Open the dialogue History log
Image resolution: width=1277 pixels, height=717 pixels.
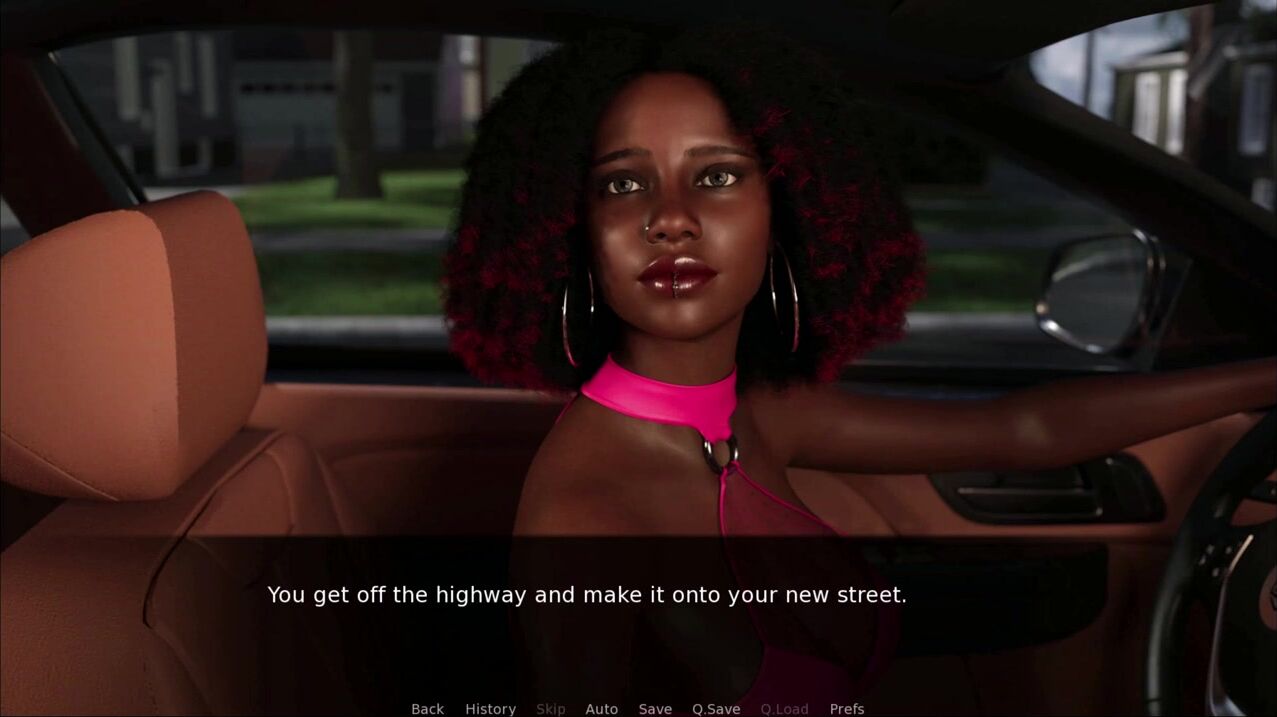click(x=490, y=709)
